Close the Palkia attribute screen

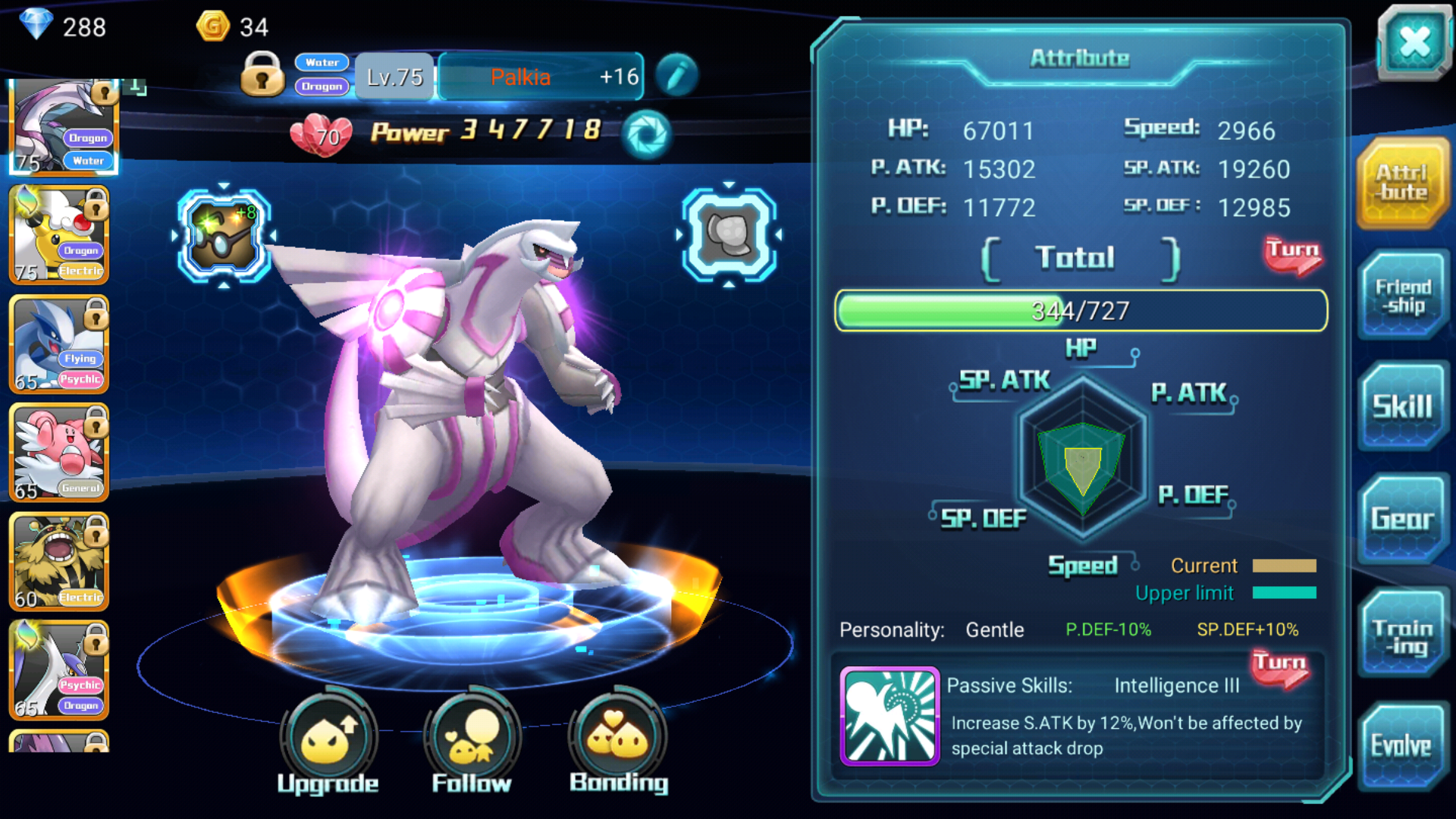pos(1414,42)
